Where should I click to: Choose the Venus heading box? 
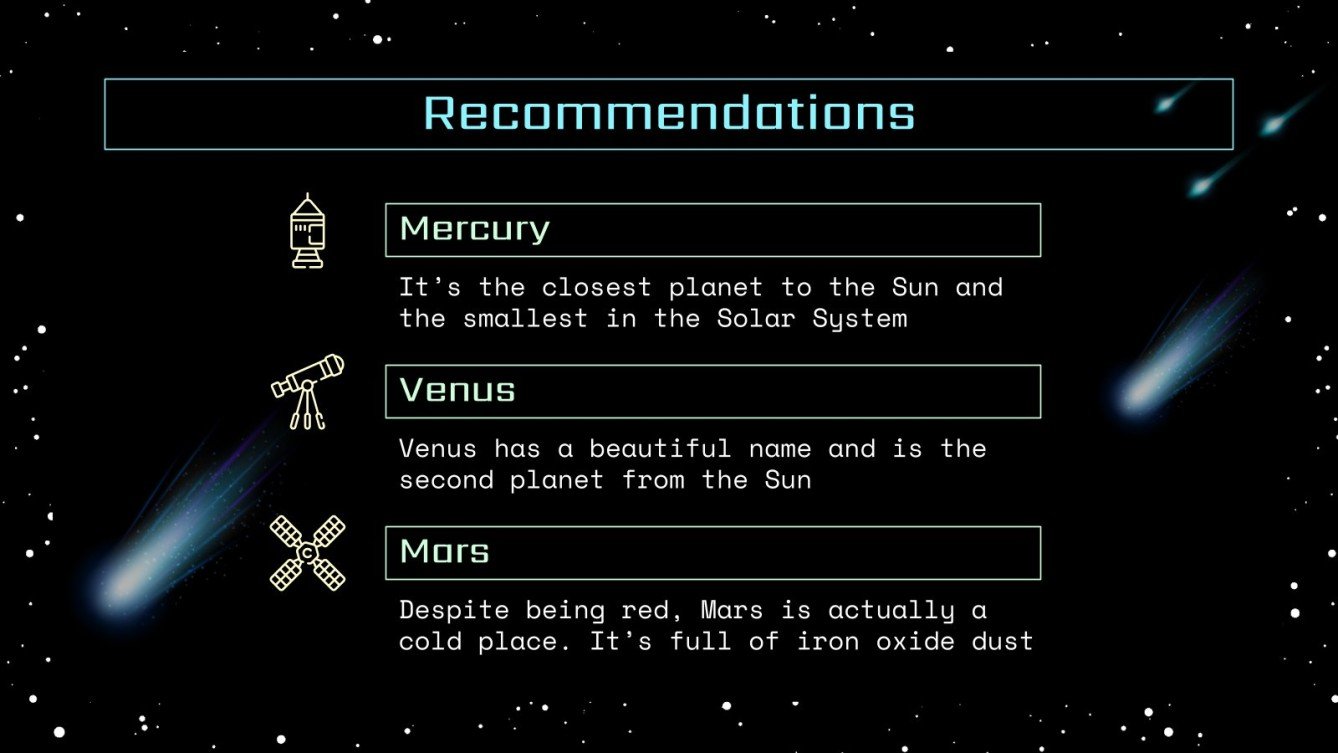tap(712, 391)
